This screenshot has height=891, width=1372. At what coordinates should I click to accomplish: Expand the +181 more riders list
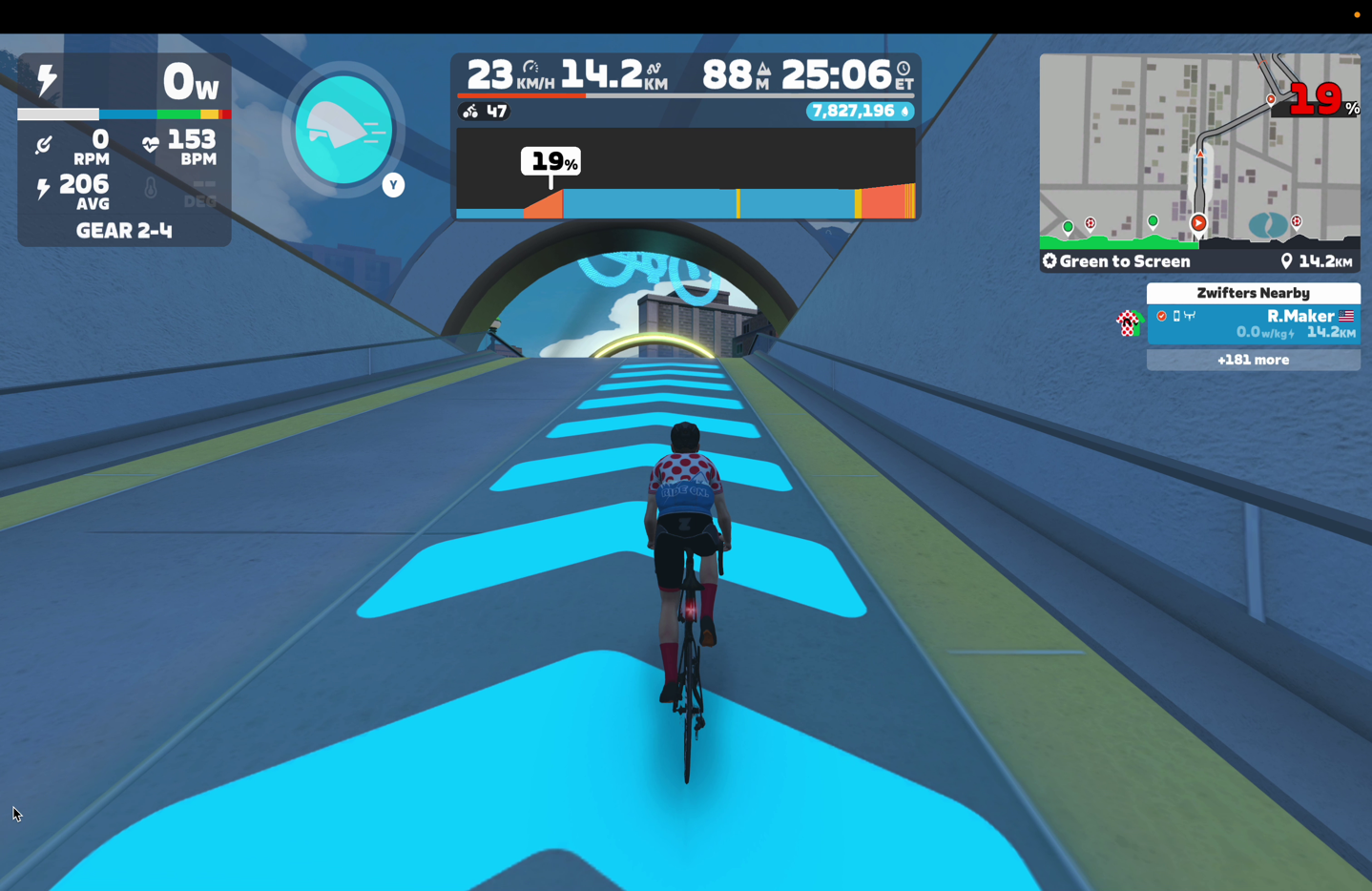(1253, 360)
